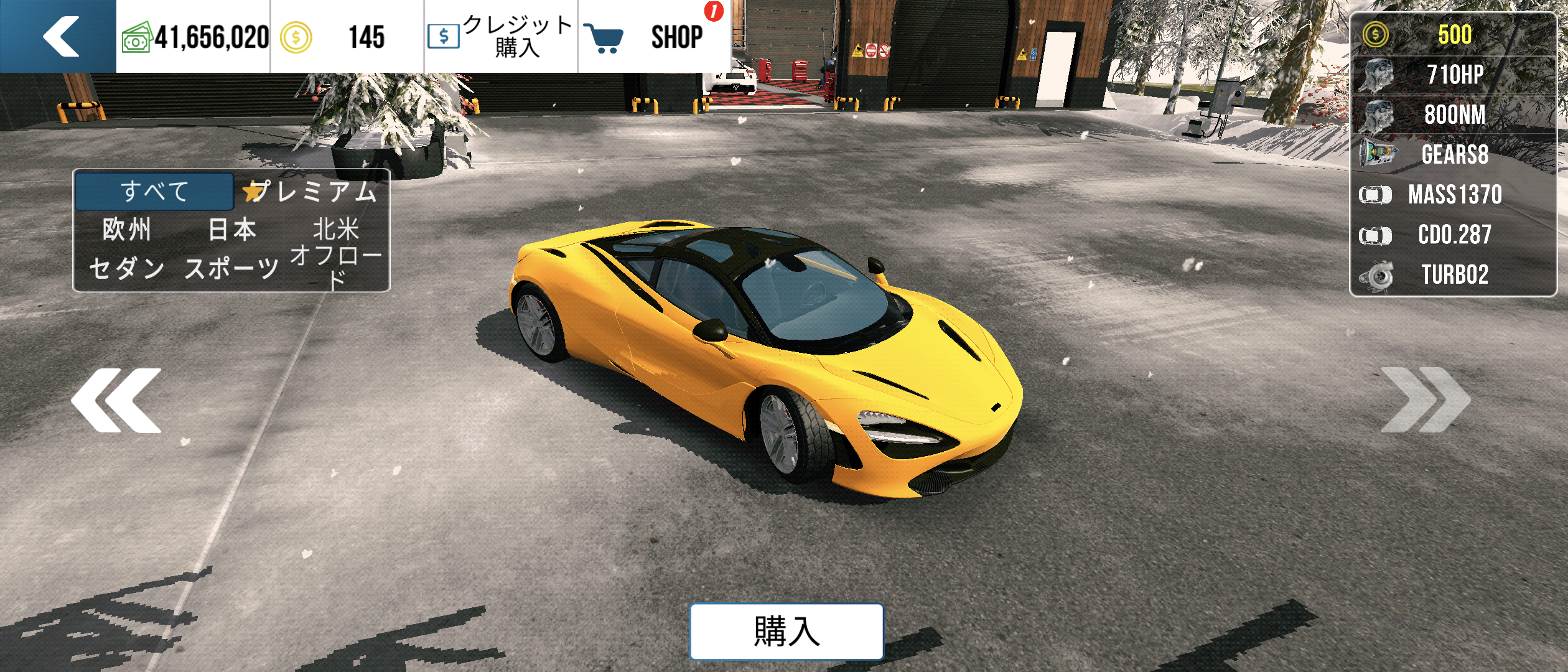The width and height of the screenshot is (1568, 672).
Task: Filter cars by 日本
Action: click(232, 230)
